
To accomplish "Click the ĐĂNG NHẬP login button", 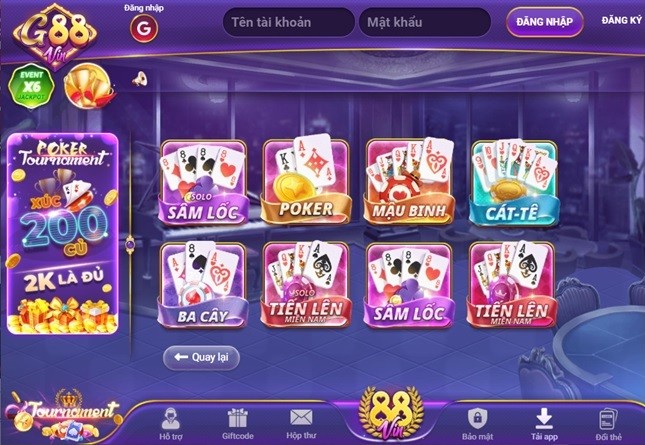I will [x=544, y=22].
